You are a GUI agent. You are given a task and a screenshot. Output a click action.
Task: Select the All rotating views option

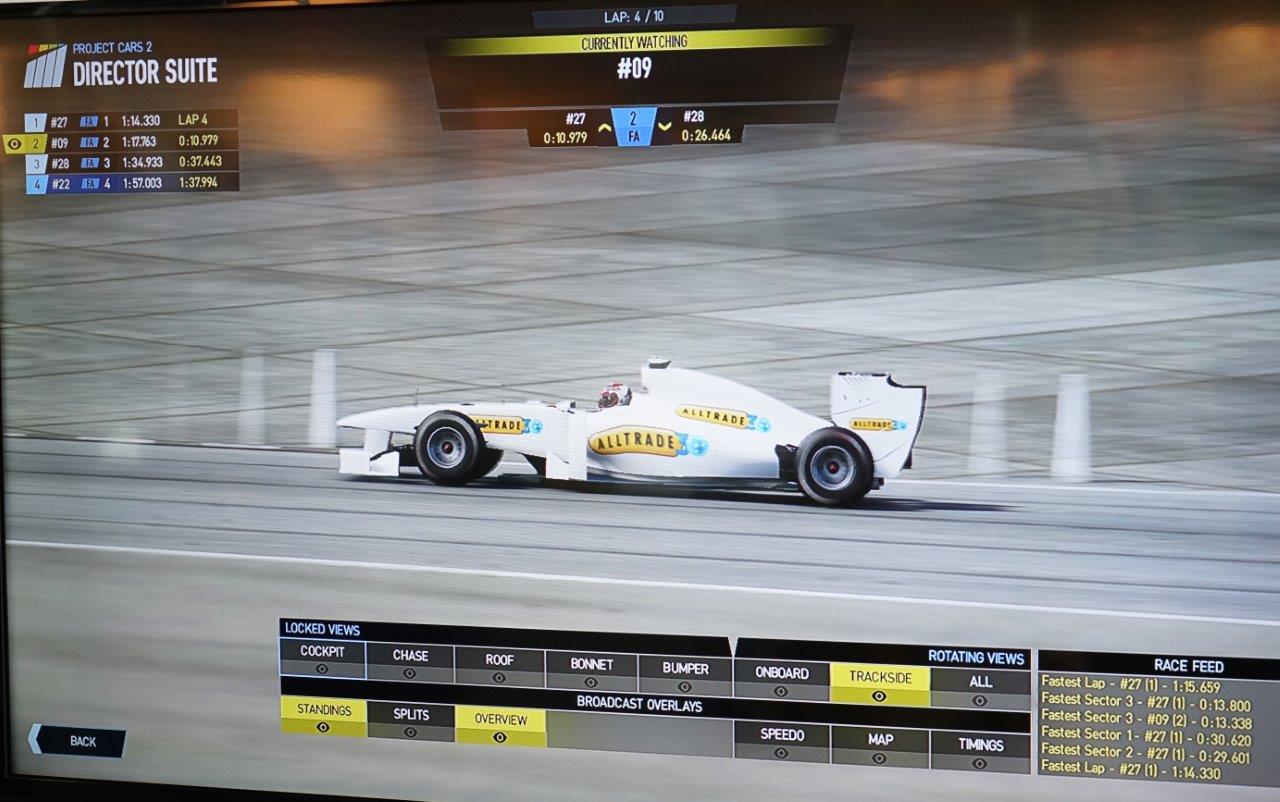(980, 689)
